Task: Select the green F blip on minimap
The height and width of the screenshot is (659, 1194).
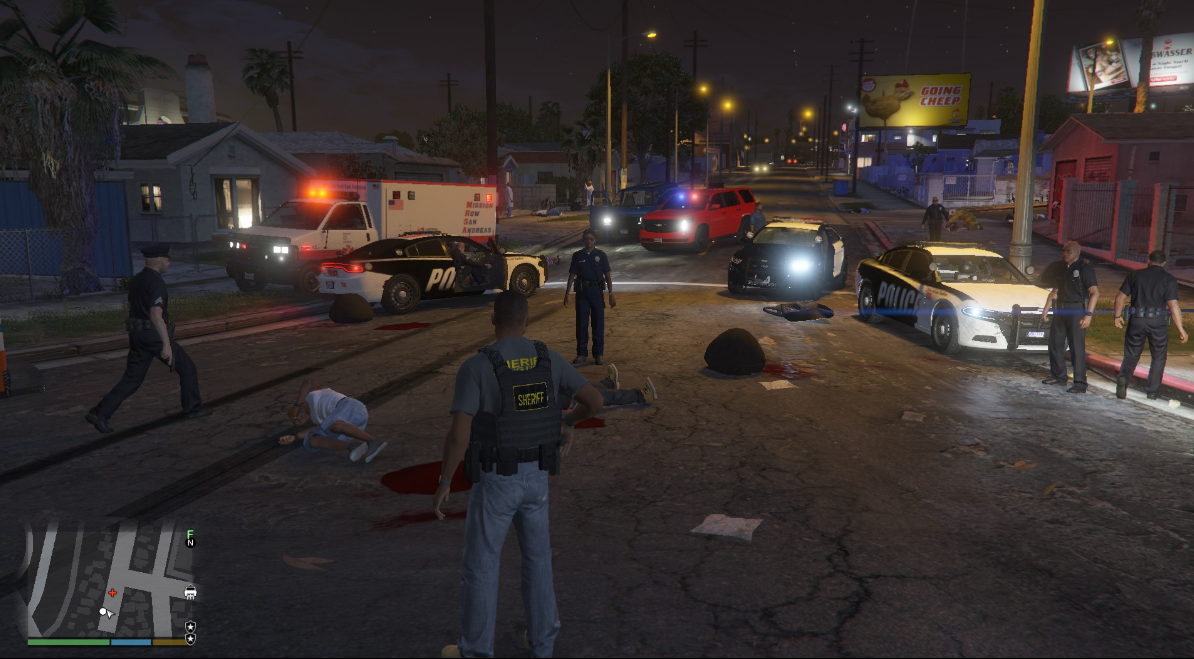Action: click(x=190, y=532)
